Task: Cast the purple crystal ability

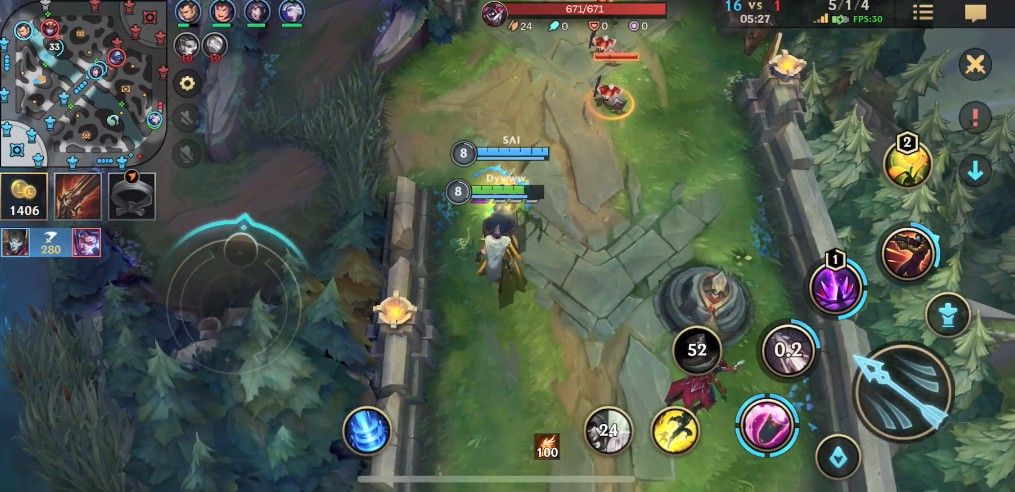Action: 834,290
